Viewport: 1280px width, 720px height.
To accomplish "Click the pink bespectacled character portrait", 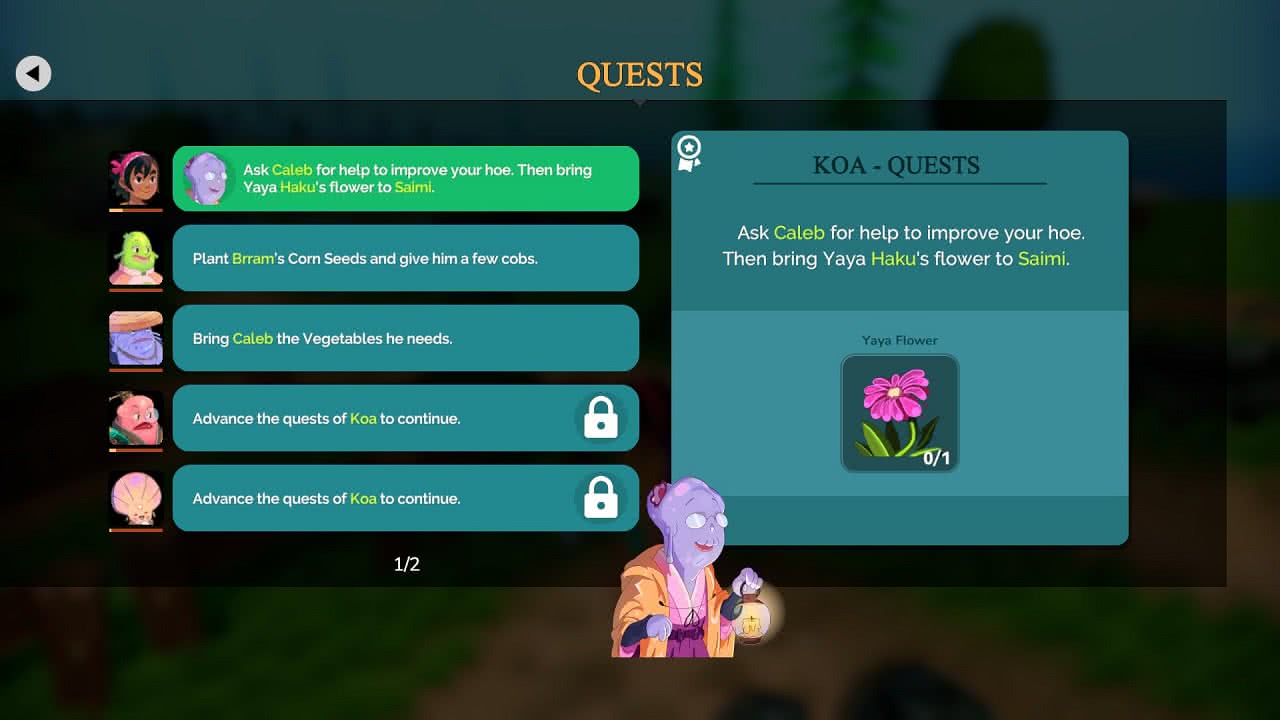I will (x=136, y=418).
